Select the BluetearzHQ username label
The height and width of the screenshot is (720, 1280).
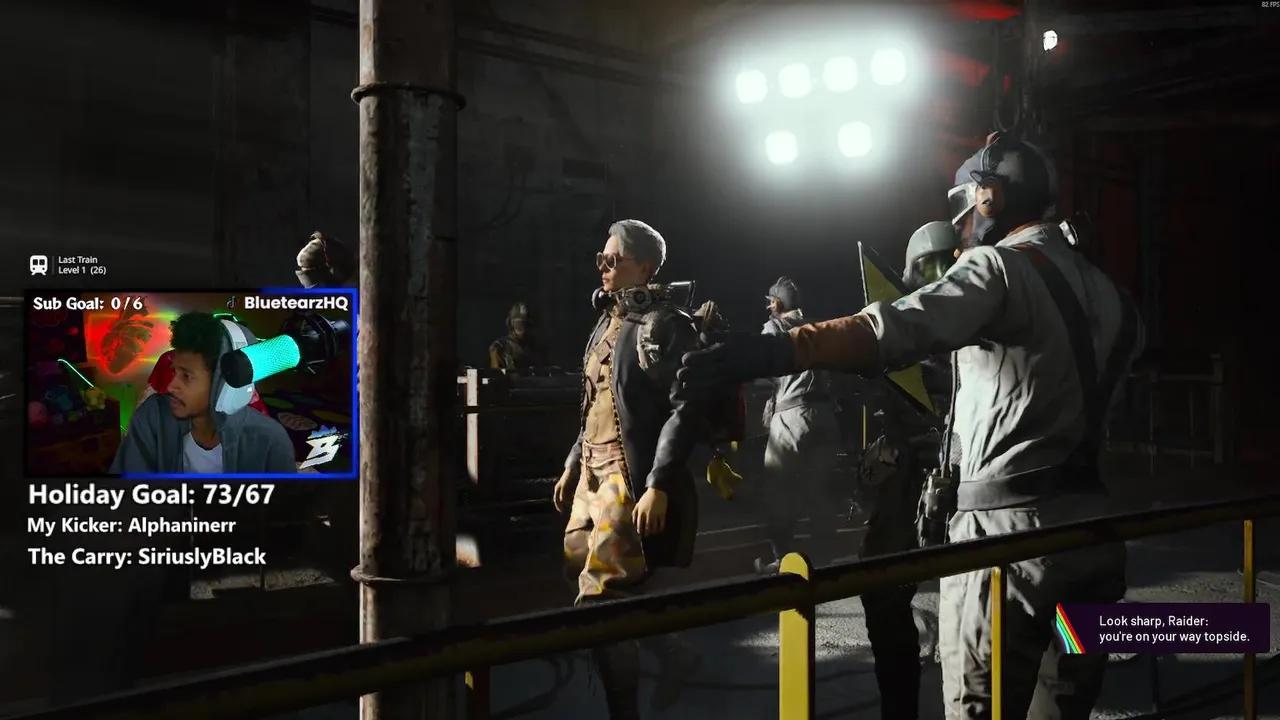298,304
